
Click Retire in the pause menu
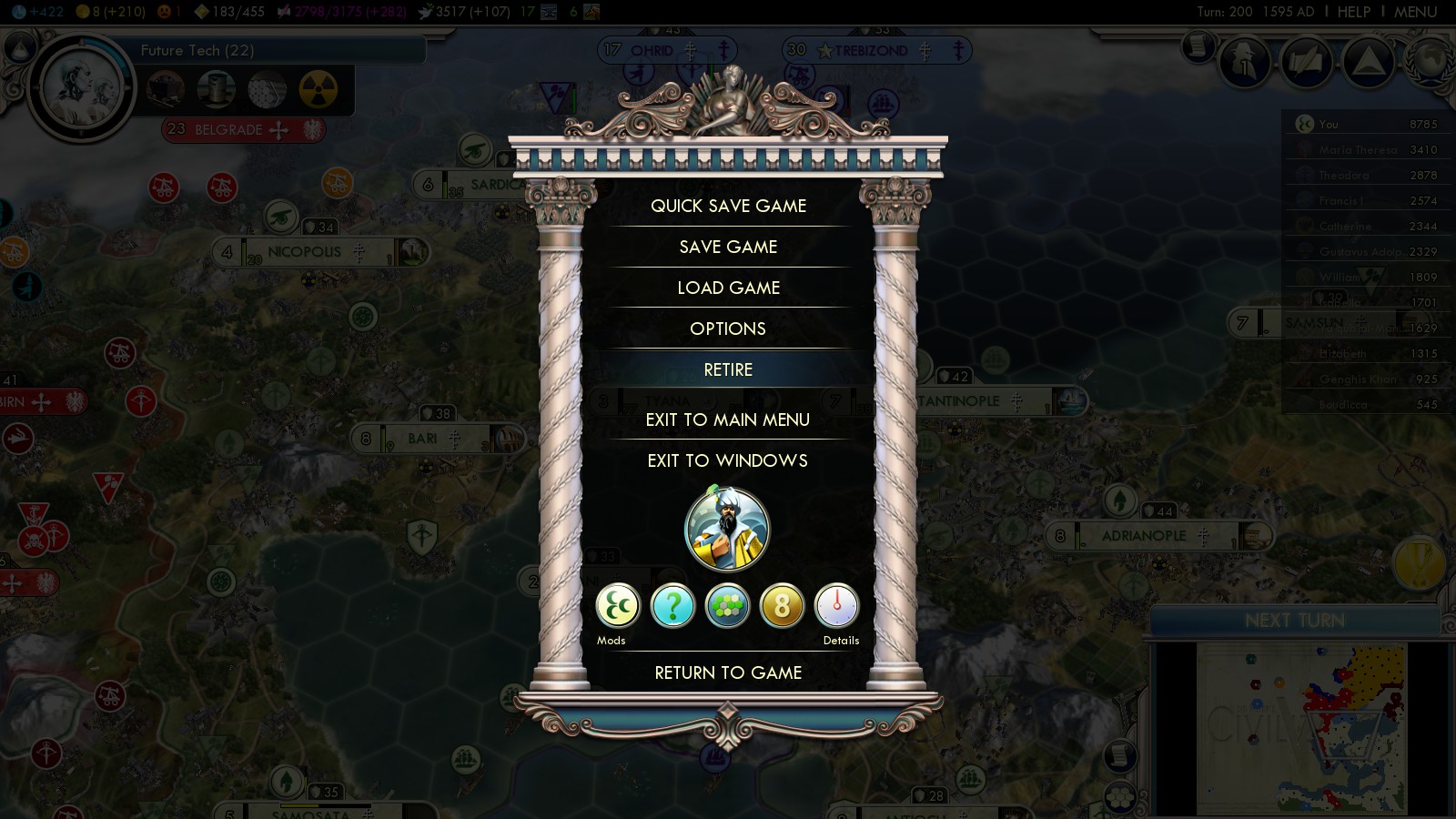(728, 369)
